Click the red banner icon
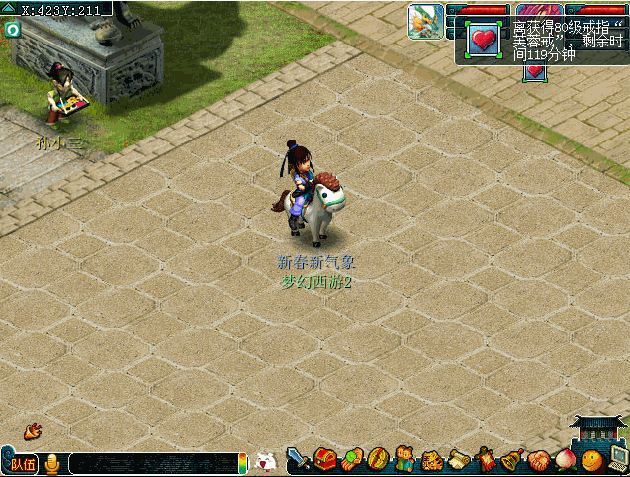630x477 pixels. tap(486, 461)
